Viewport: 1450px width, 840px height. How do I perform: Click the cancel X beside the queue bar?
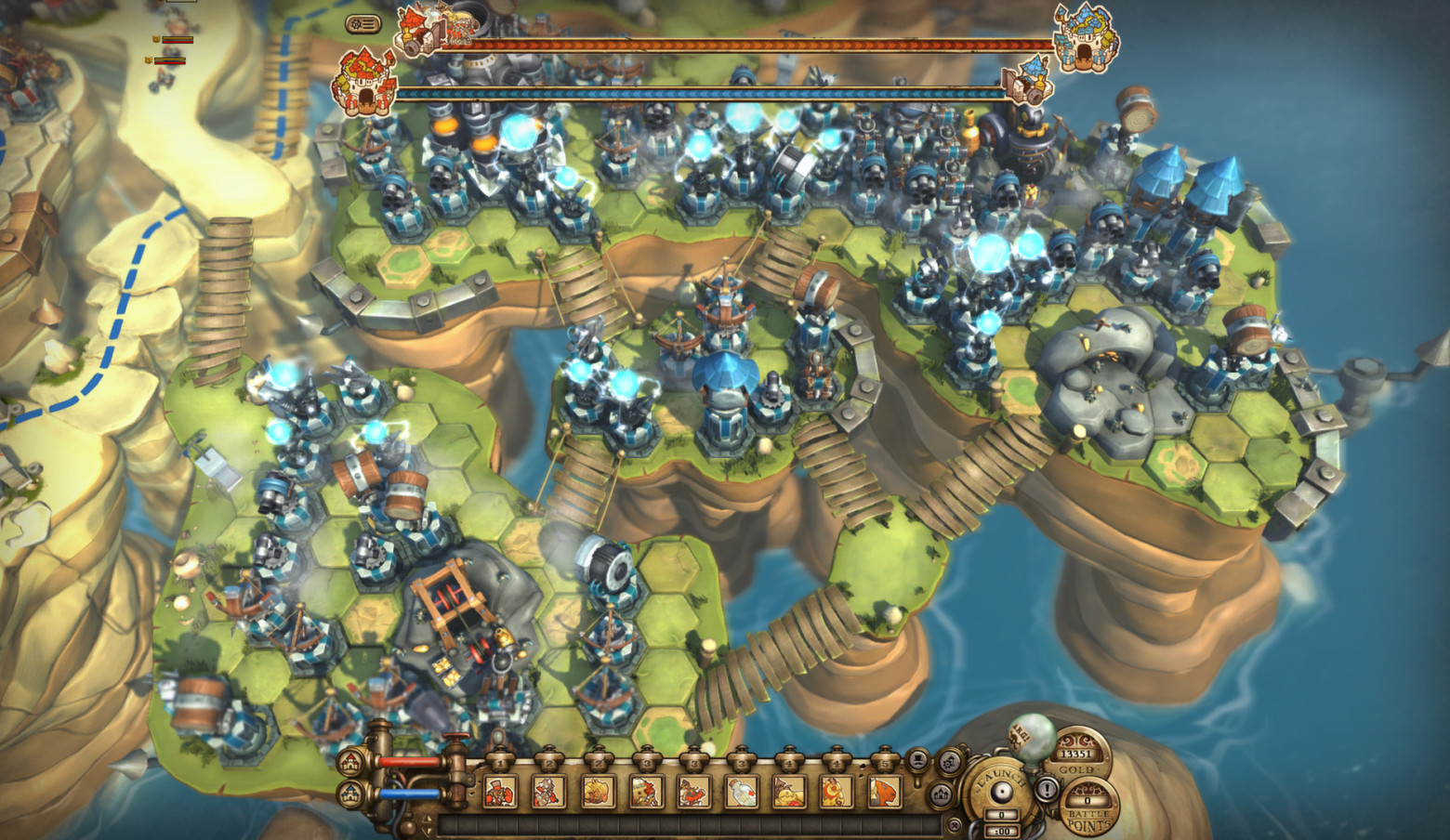click(x=956, y=823)
